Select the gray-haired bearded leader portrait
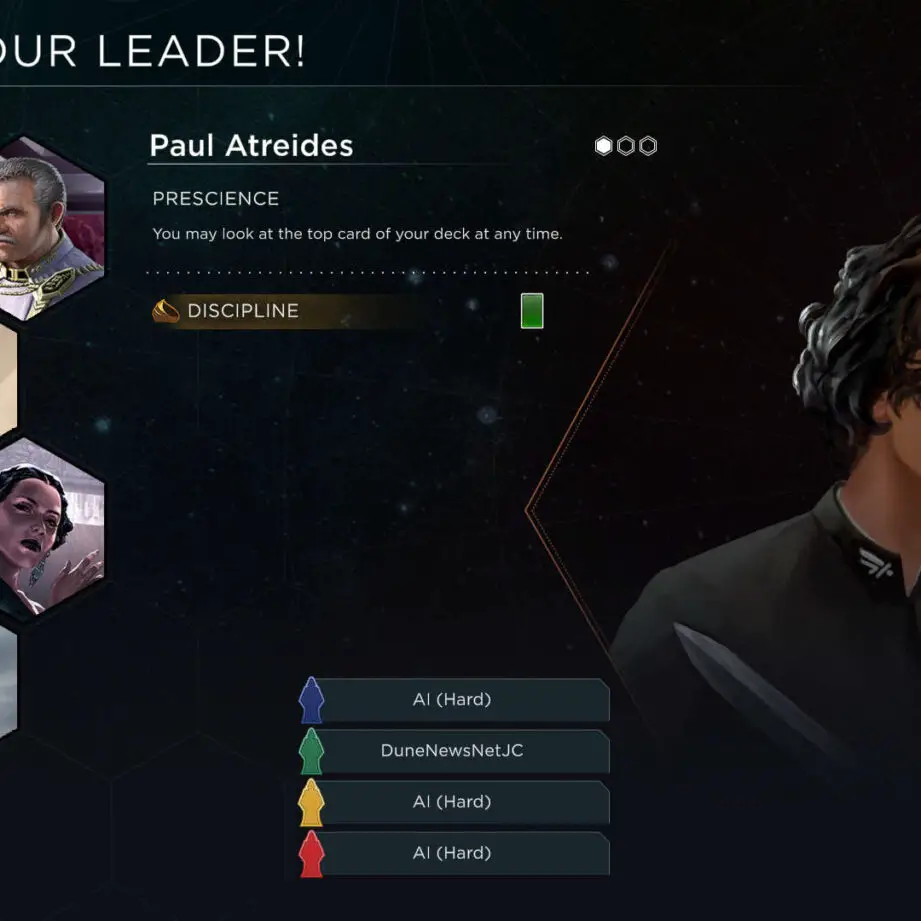This screenshot has height=921, width=921. 50,228
